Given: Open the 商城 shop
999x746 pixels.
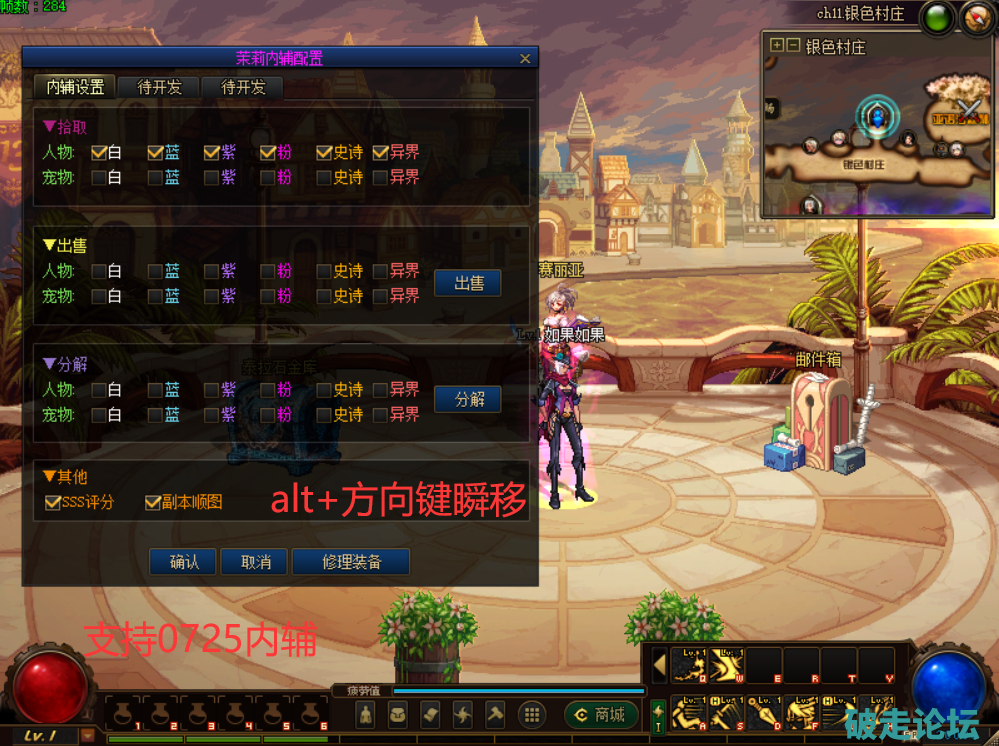Looking at the screenshot, I should [601, 714].
